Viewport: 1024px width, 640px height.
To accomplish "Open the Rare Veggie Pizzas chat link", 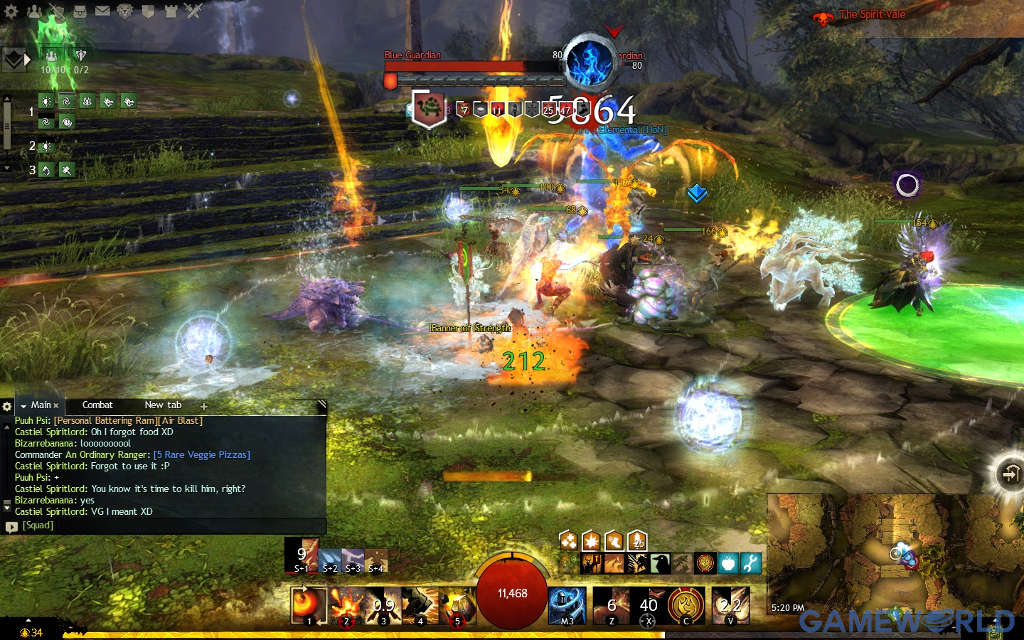I will coord(201,454).
